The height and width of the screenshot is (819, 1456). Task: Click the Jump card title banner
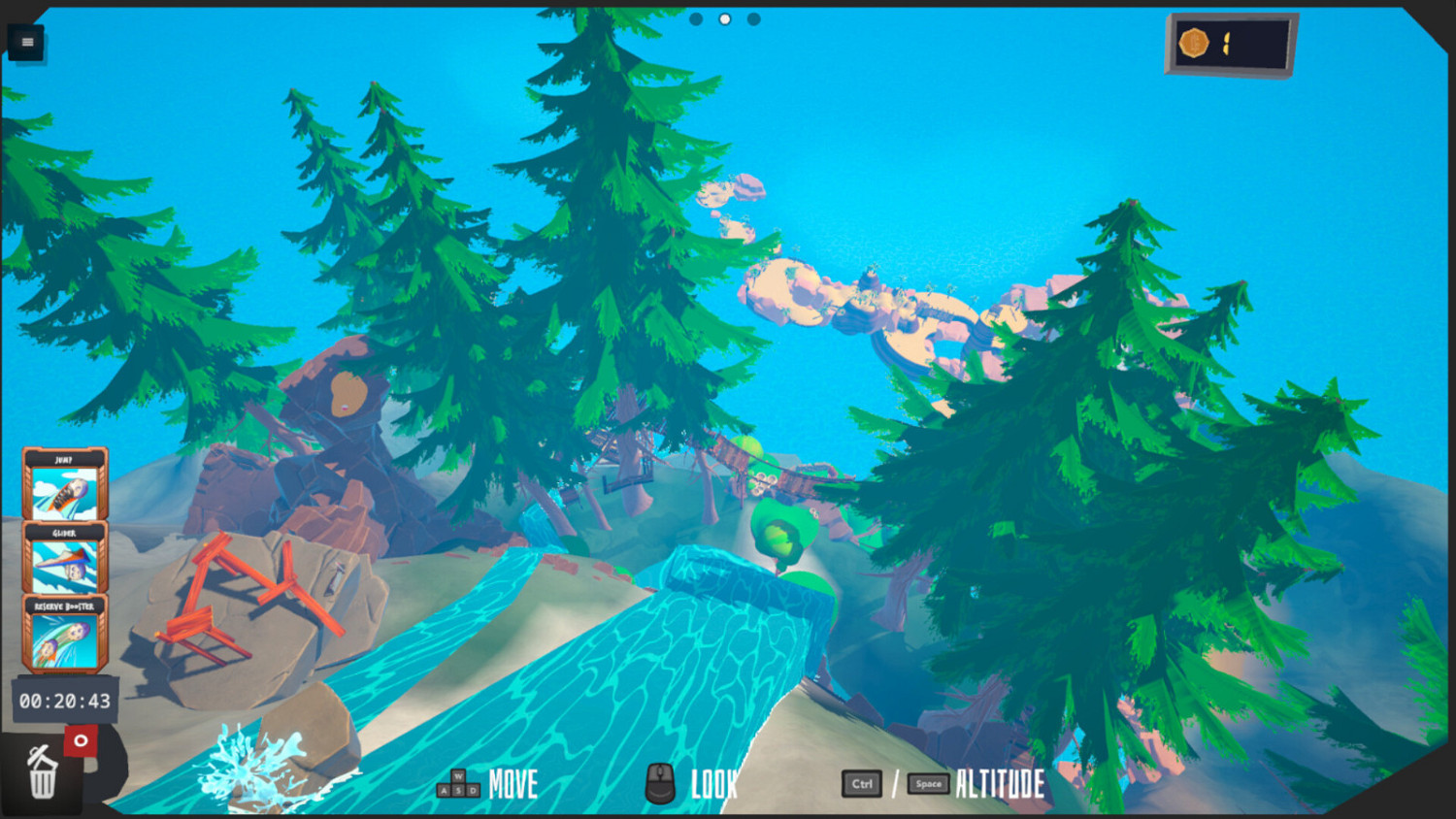(62, 457)
